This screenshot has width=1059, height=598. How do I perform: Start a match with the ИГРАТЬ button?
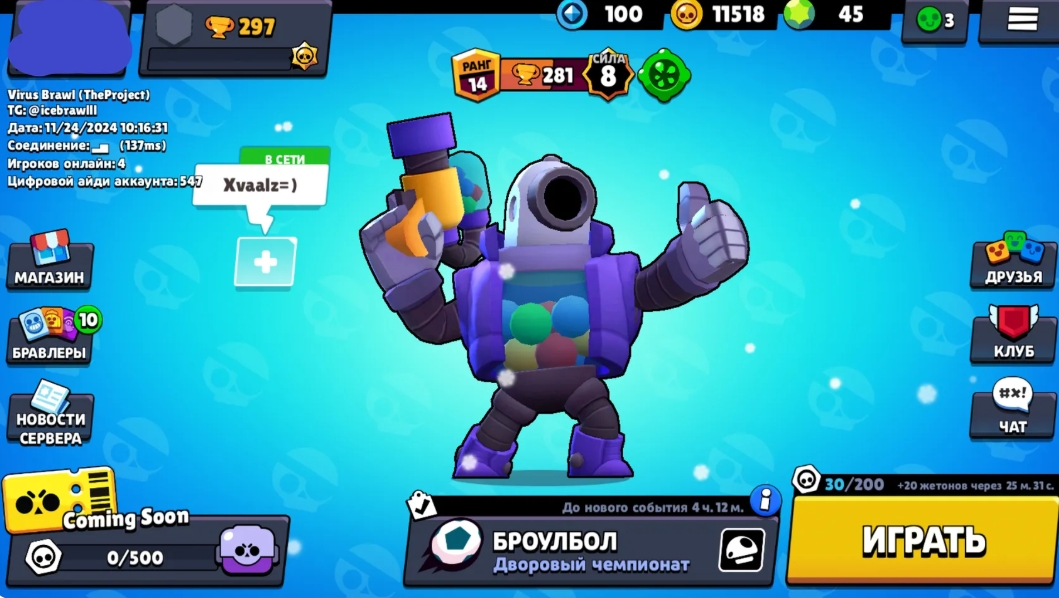click(921, 540)
